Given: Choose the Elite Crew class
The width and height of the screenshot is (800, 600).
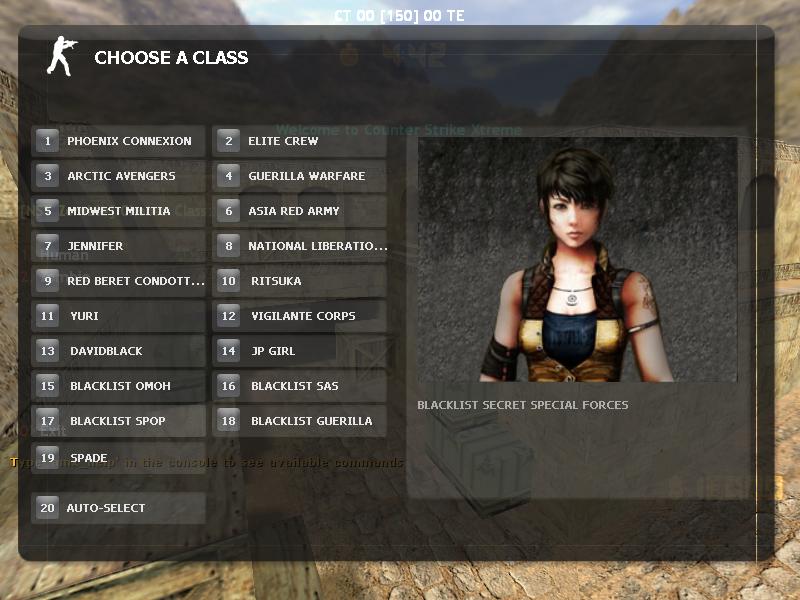Looking at the screenshot, I should tap(299, 141).
